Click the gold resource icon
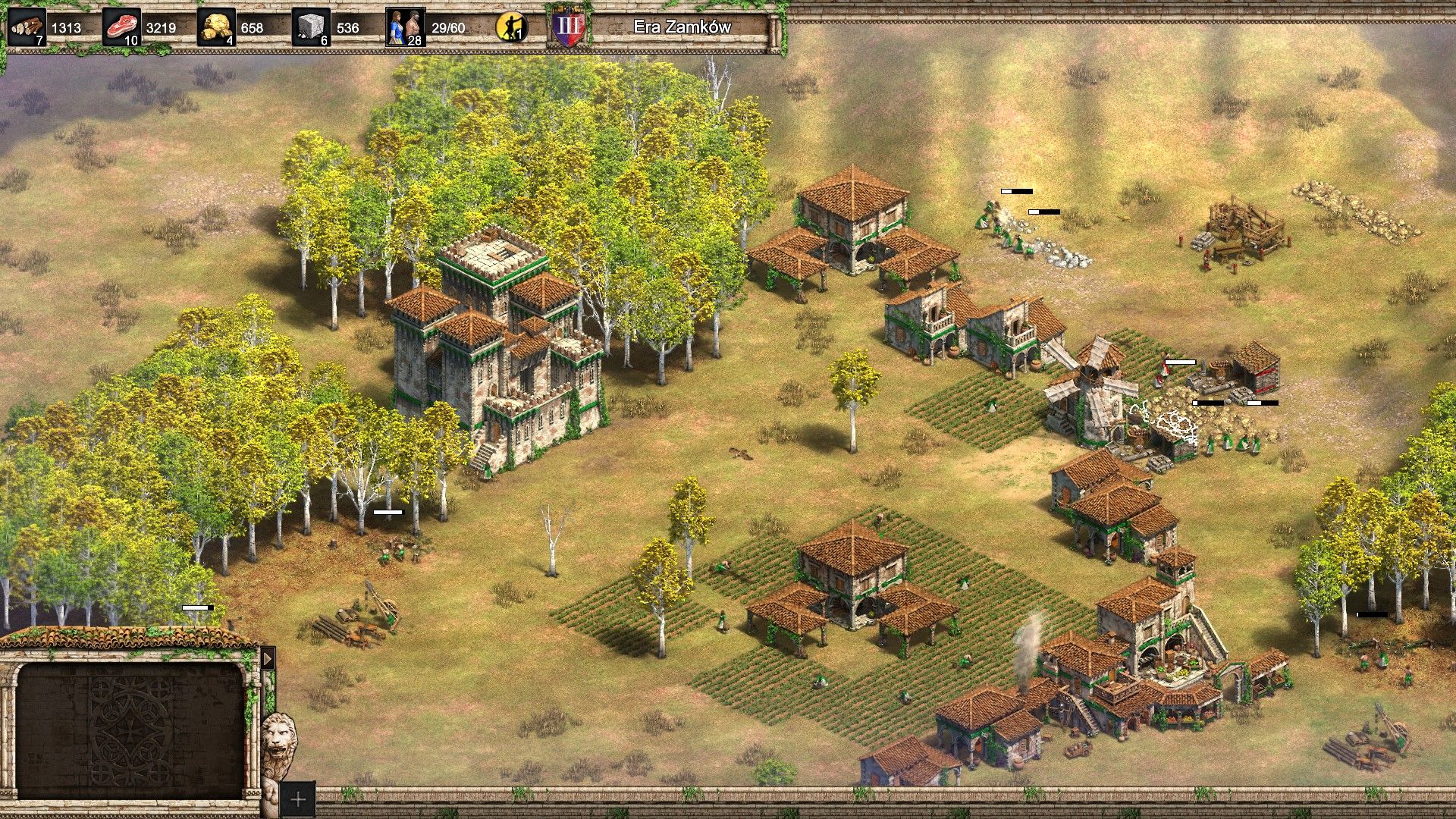Viewport: 1456px width, 819px height. coord(218,27)
